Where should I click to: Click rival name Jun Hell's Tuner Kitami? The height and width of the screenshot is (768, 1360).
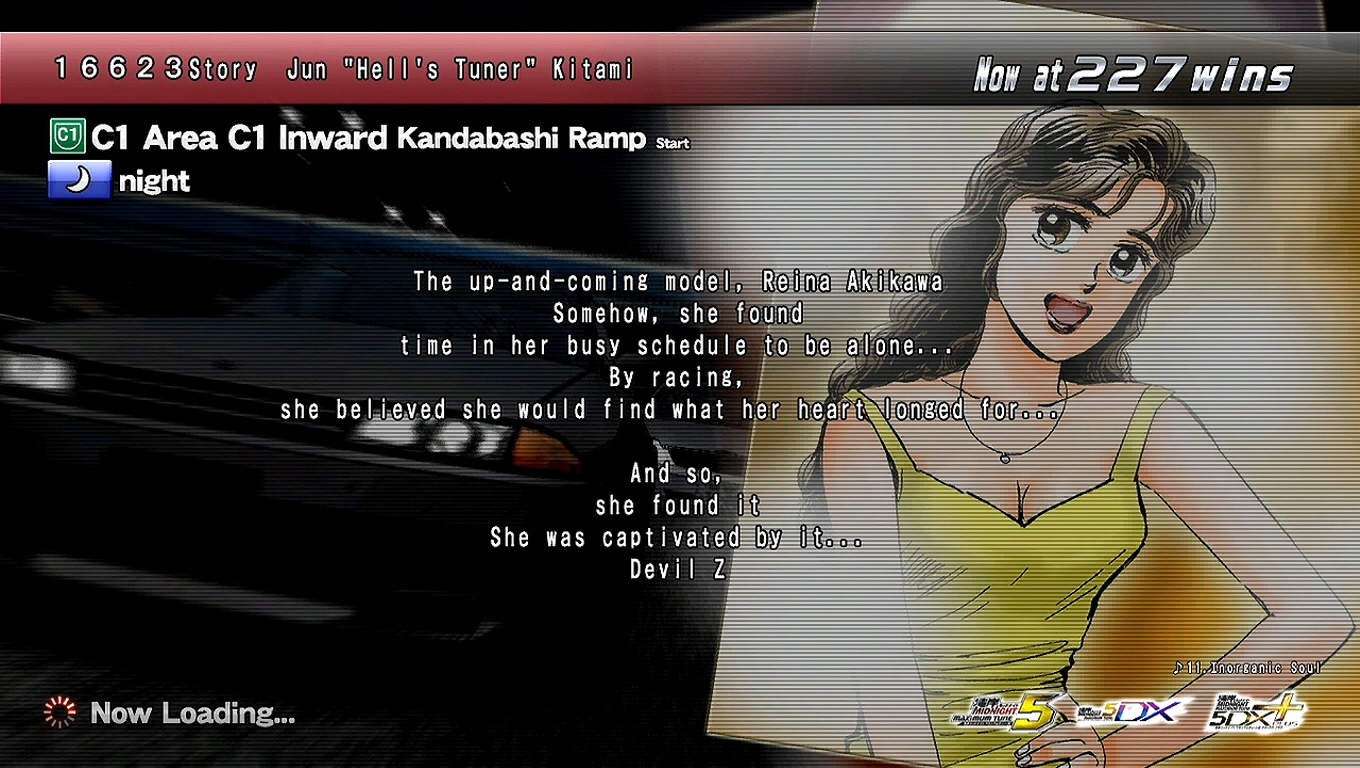460,69
